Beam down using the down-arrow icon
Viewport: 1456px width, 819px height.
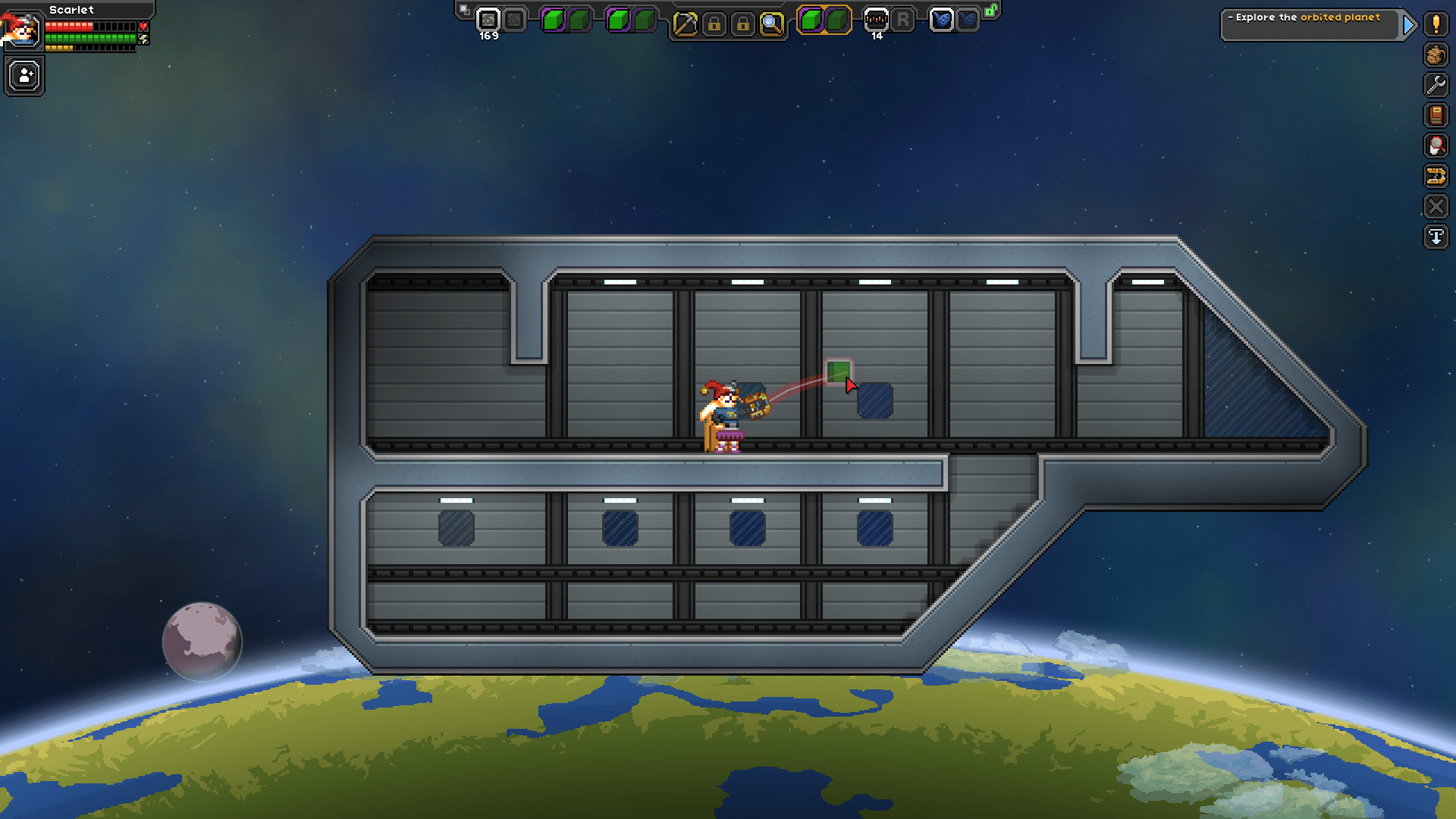[1437, 237]
